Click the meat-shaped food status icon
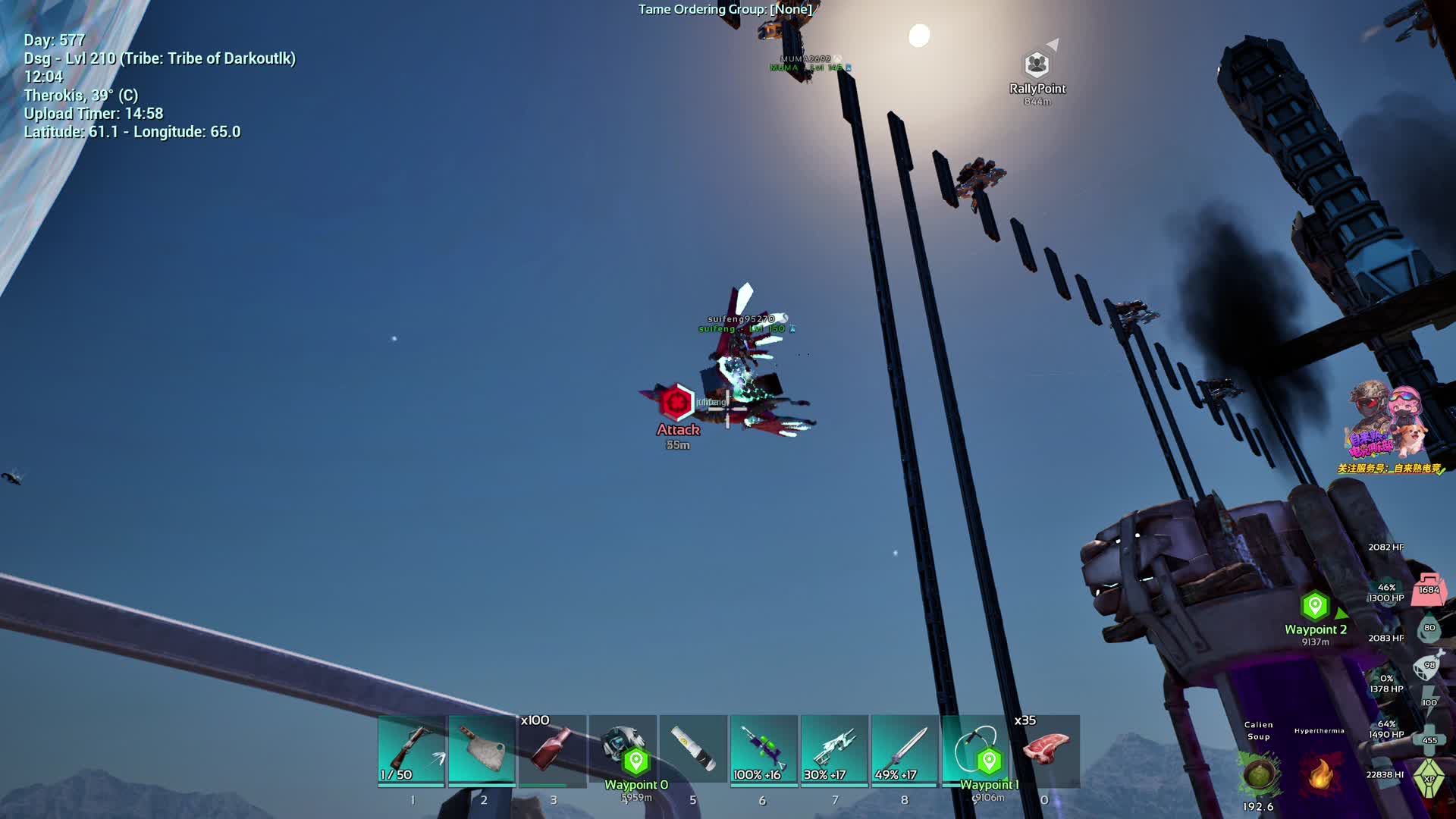This screenshot has height=819, width=1456. (x=1429, y=666)
